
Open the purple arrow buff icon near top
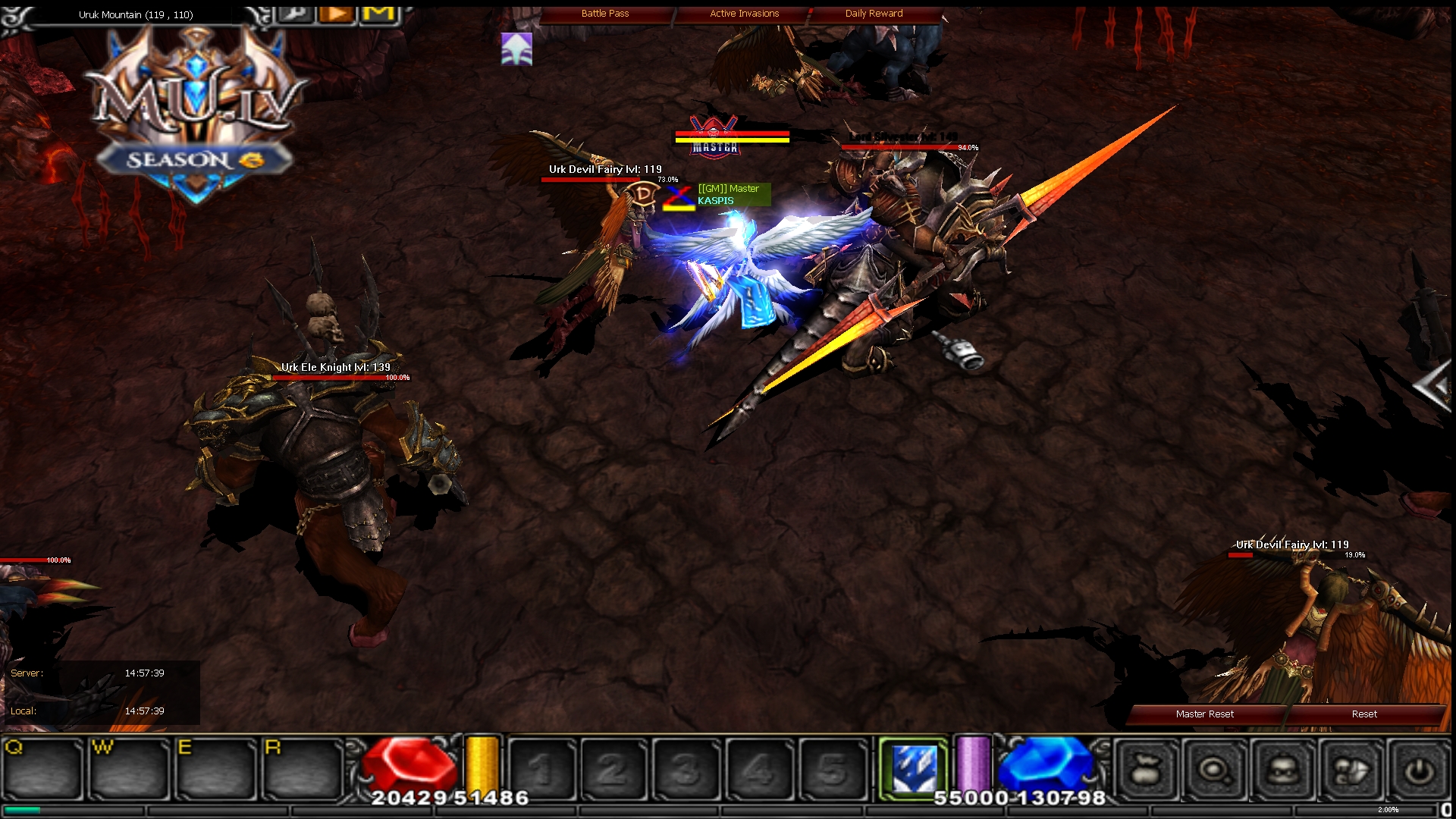(x=515, y=50)
